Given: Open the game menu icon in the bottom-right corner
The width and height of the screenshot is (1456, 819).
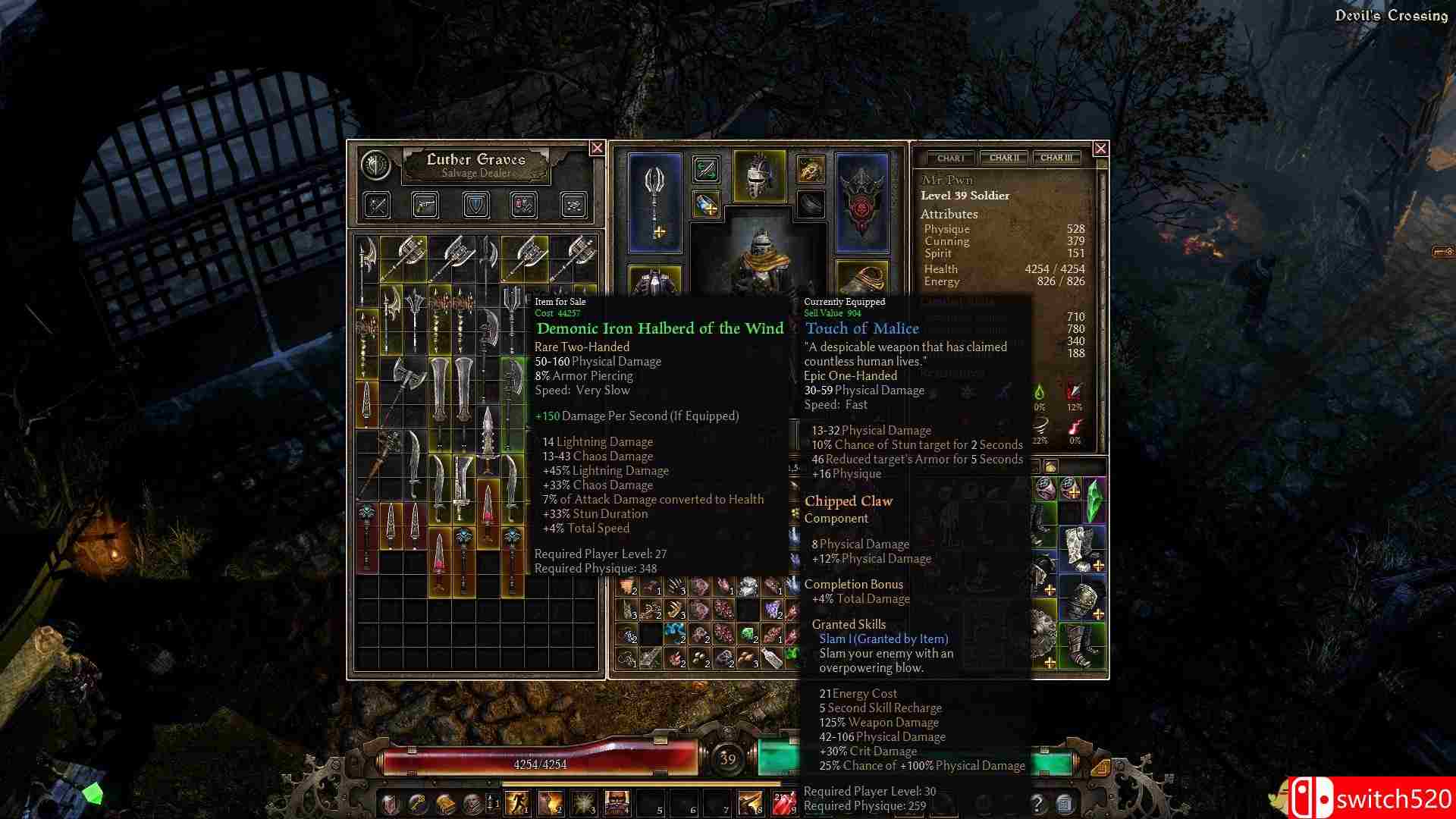Looking at the screenshot, I should point(1065,804).
